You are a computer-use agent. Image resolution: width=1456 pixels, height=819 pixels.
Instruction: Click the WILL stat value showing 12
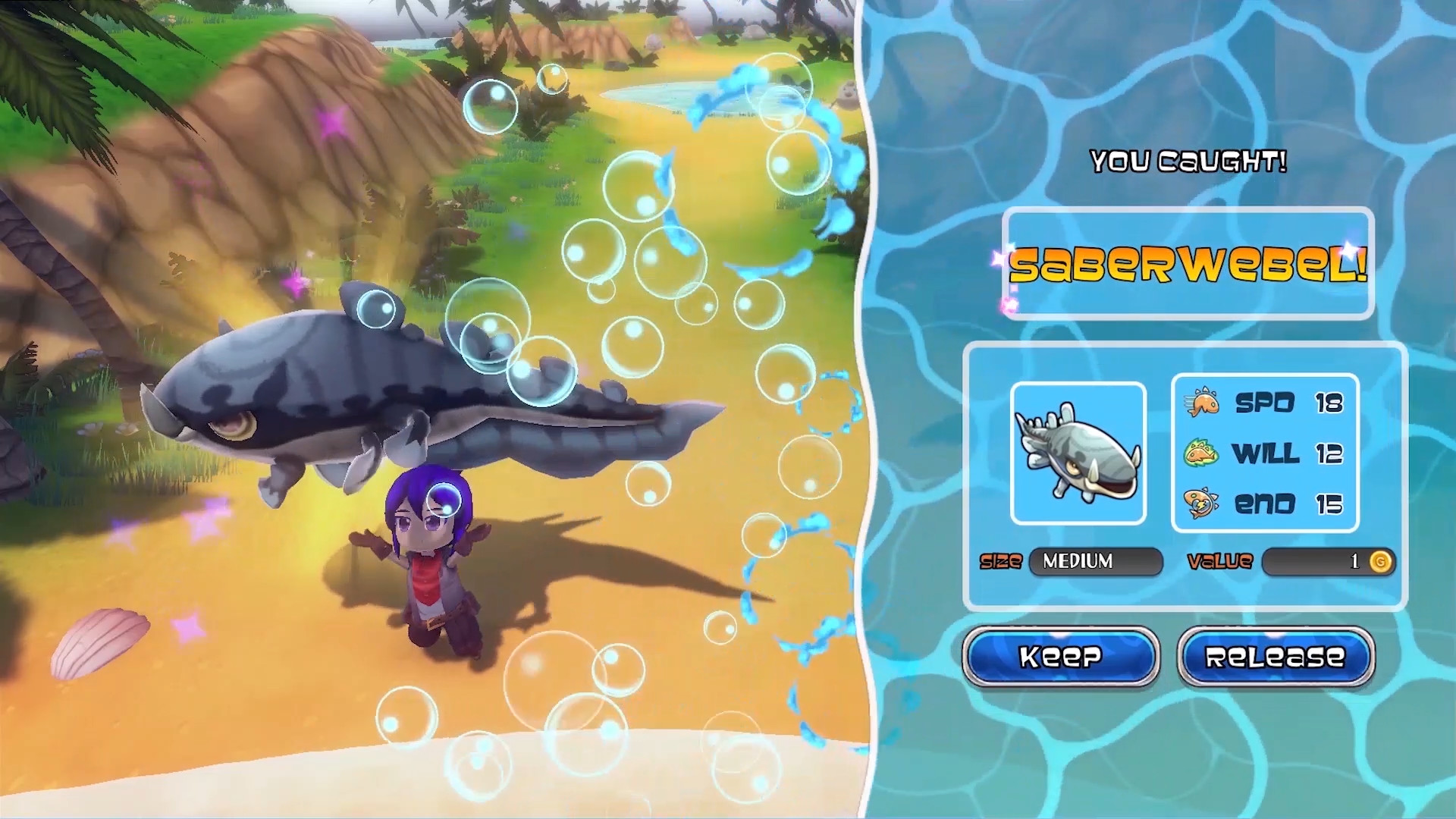[1331, 455]
